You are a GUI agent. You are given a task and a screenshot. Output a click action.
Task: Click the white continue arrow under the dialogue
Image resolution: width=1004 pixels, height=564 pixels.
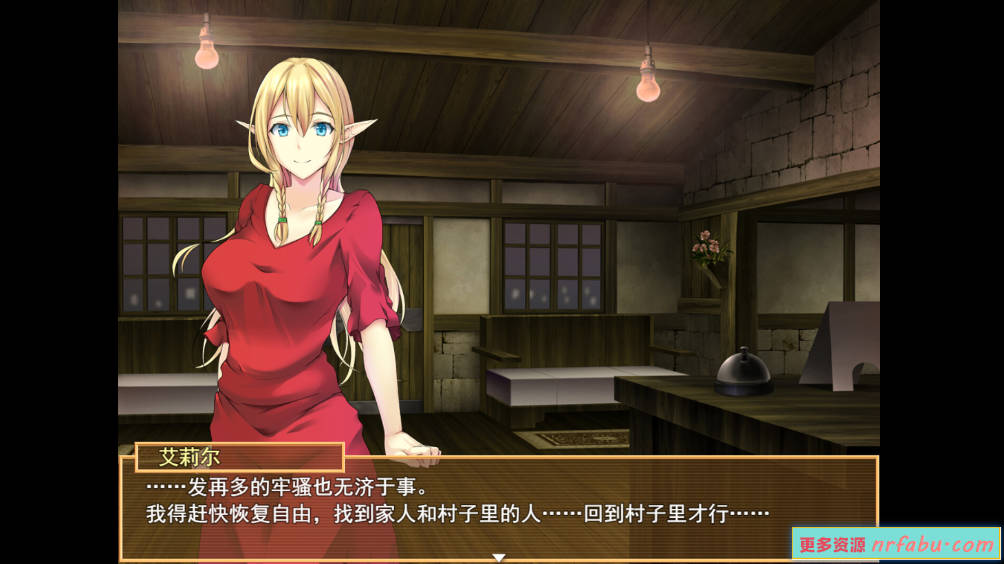pyautogui.click(x=499, y=557)
